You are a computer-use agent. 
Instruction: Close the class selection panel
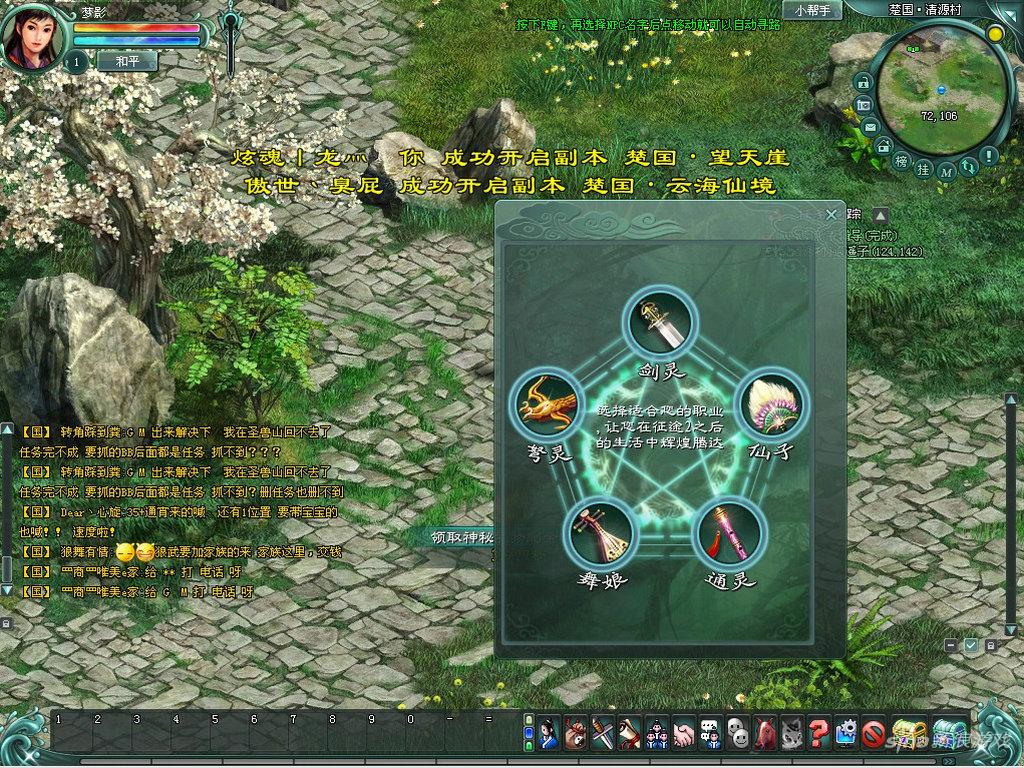[x=831, y=215]
